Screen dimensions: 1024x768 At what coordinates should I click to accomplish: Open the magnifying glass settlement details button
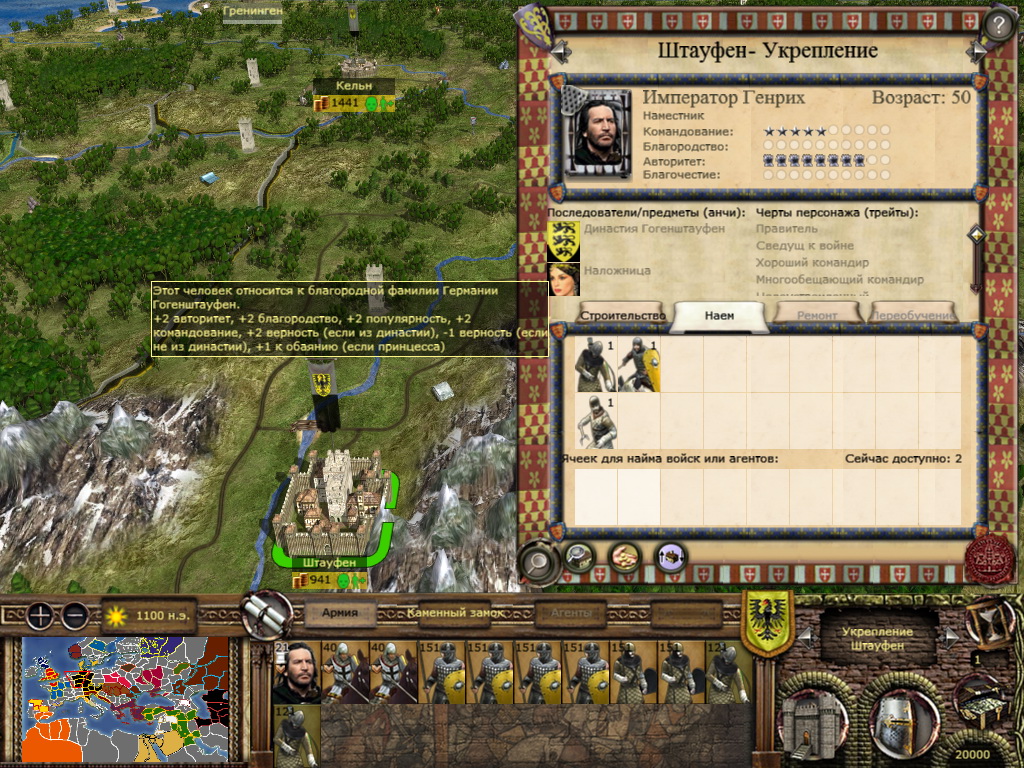pyautogui.click(x=539, y=561)
